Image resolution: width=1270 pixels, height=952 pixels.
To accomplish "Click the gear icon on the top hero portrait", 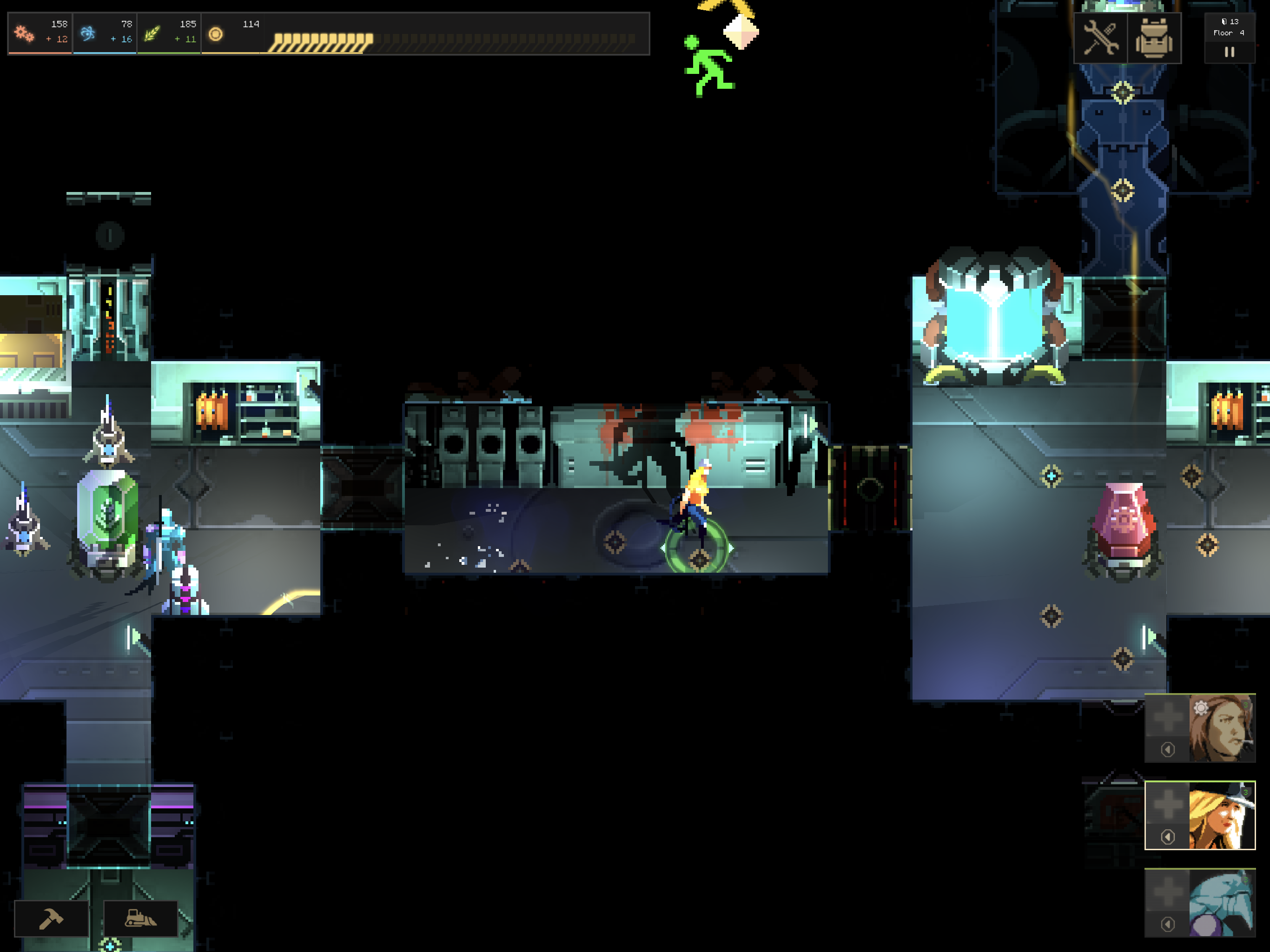I will (1201, 708).
